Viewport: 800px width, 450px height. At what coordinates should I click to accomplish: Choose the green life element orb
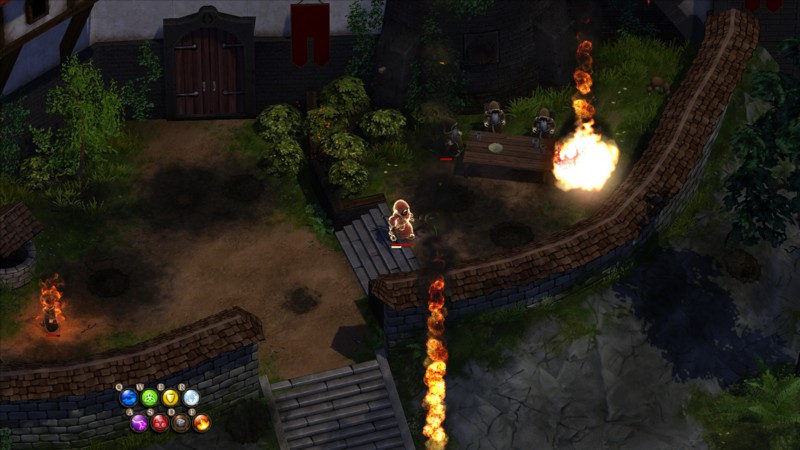point(150,398)
